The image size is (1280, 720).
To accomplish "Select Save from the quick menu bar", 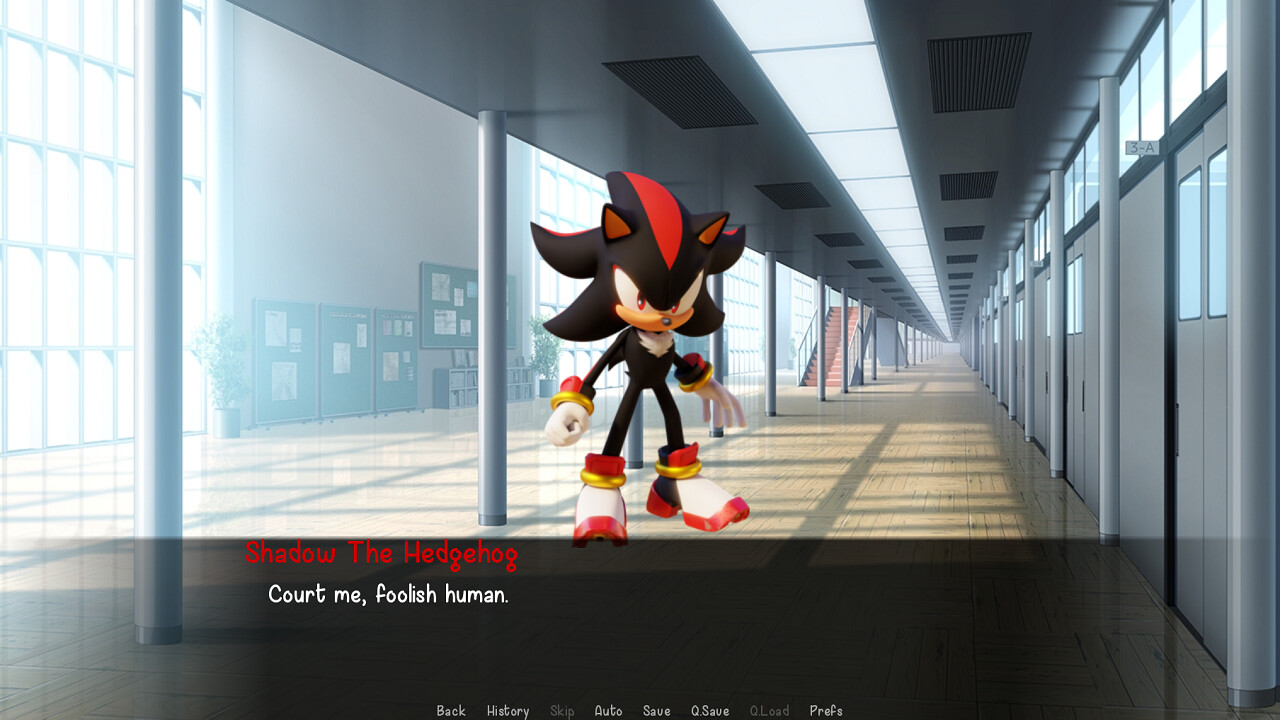I will [656, 710].
